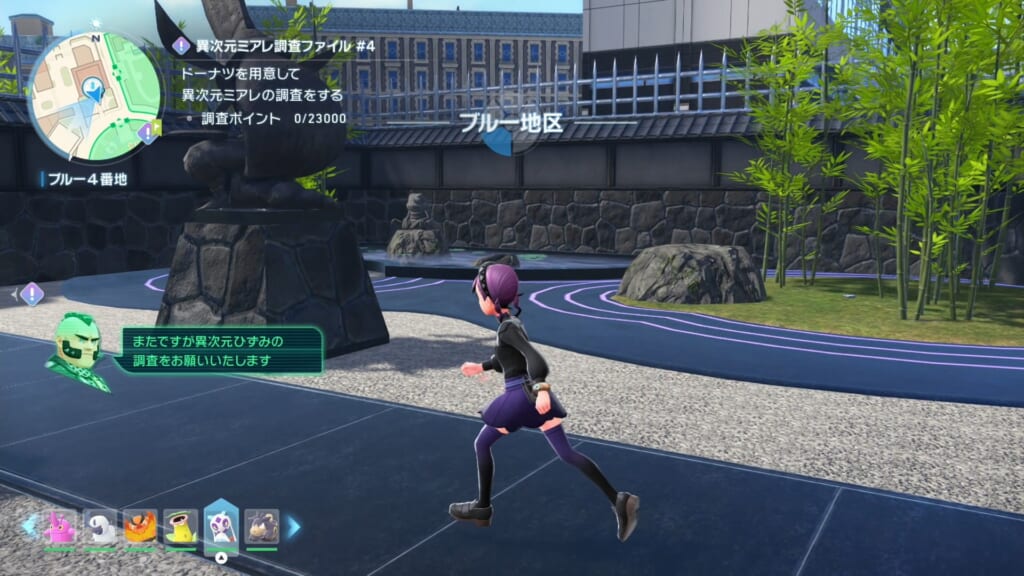
Task: Select the quest marker on the minimap edge
Action: click(x=149, y=132)
